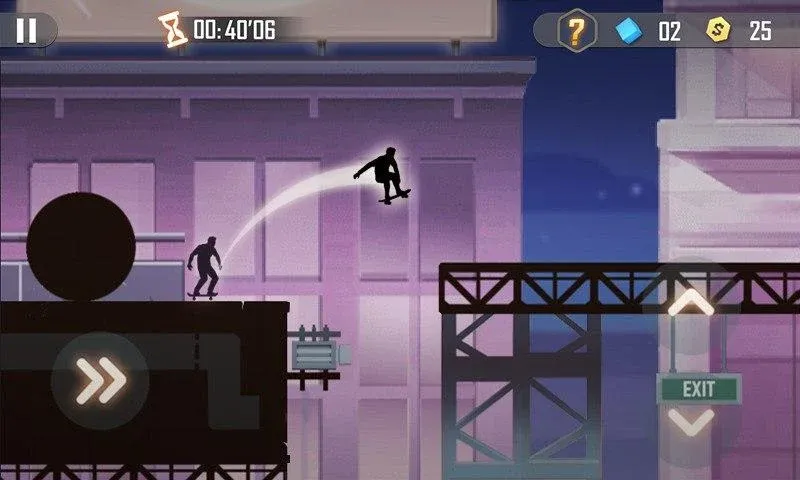Tap the double-arrow speed boost button
Screen dimensions: 800x480
[x=101, y=380]
